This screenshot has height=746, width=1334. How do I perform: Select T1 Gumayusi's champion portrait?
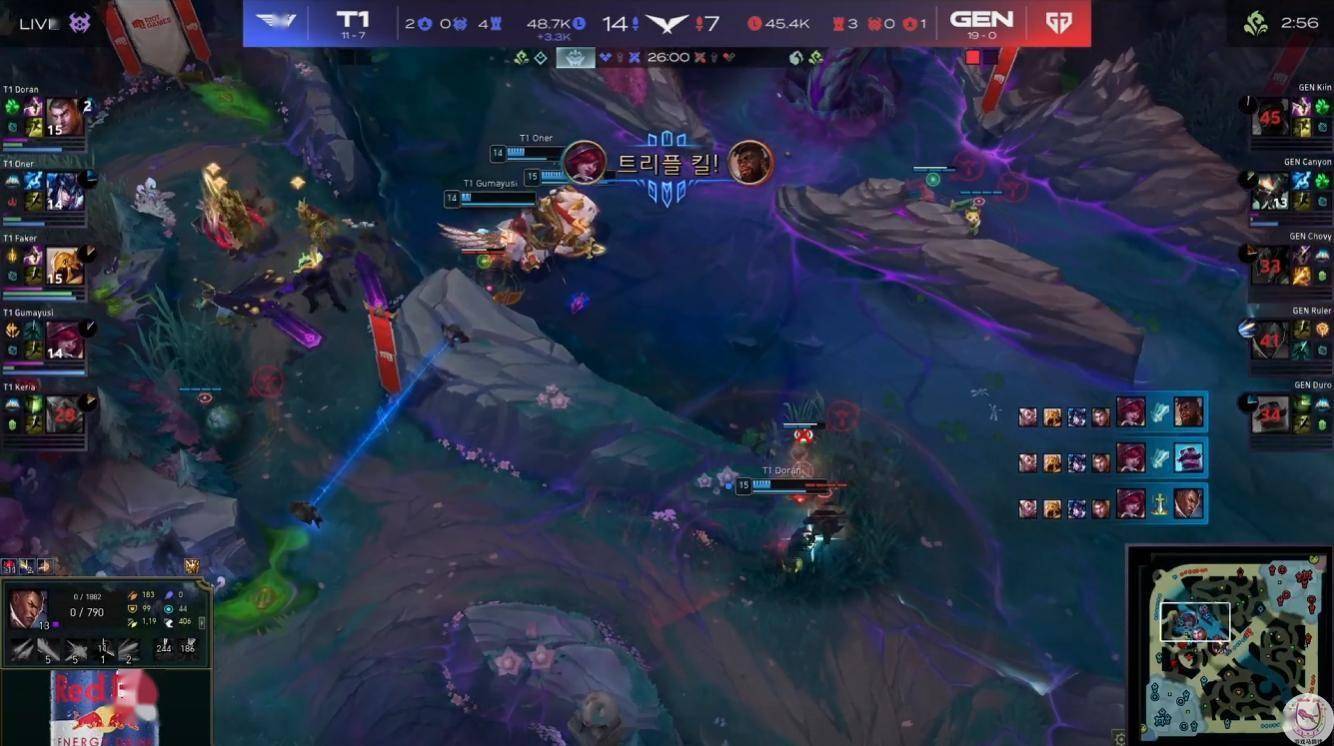coord(64,339)
